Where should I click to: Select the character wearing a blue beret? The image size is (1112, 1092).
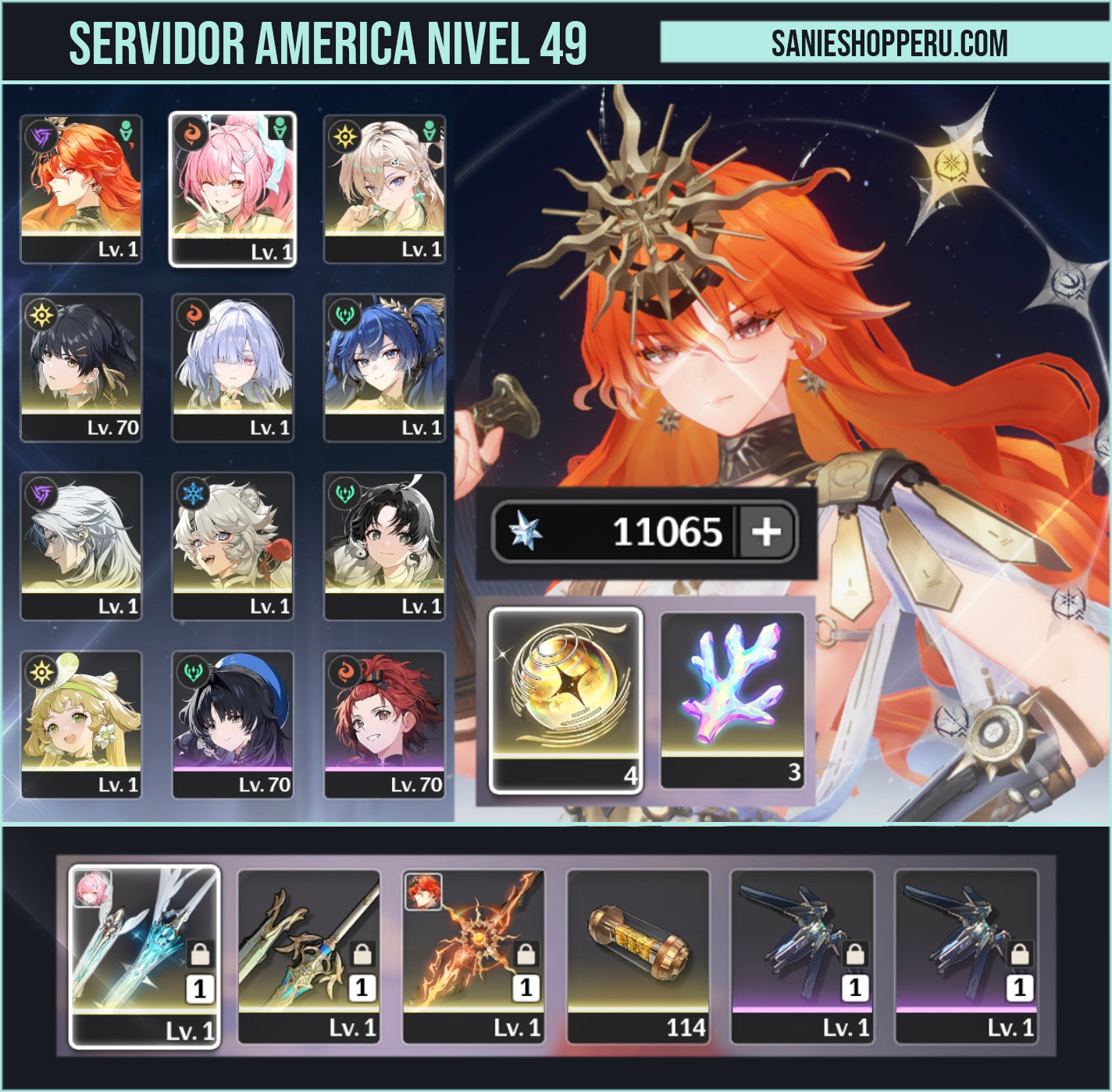pyautogui.click(x=233, y=724)
